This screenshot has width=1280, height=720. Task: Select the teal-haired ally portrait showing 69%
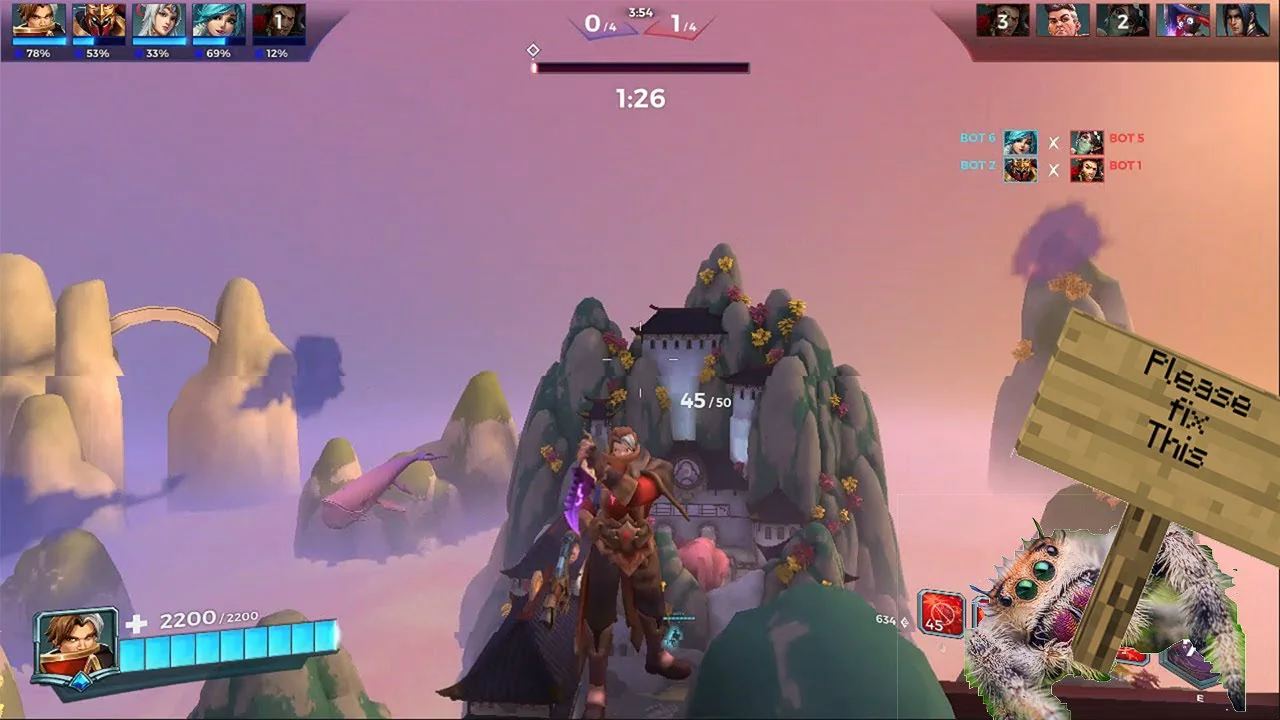[219, 20]
